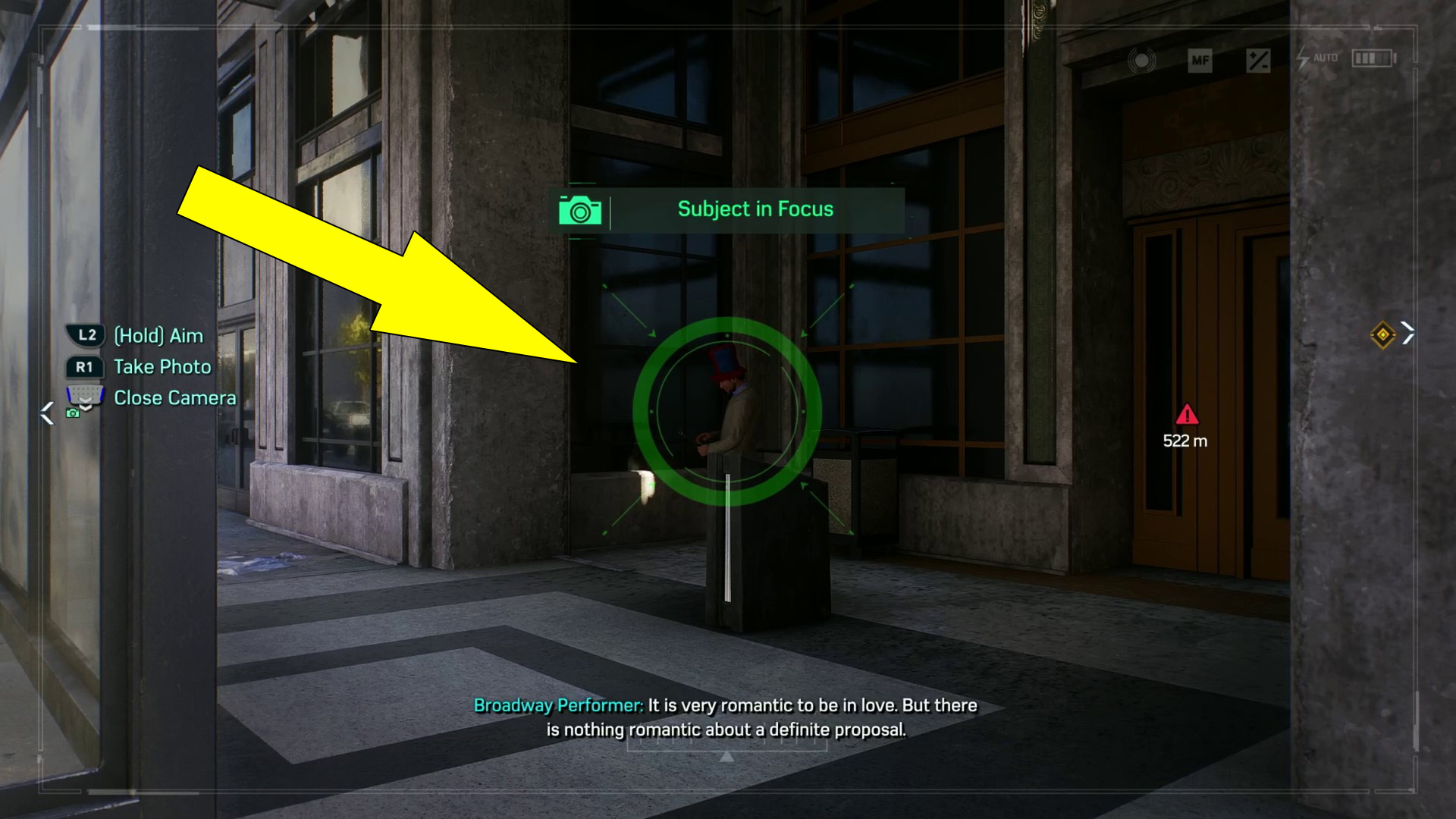Click the zoom level bar below the subtitle
This screenshot has width=1456, height=819.
coord(728,747)
